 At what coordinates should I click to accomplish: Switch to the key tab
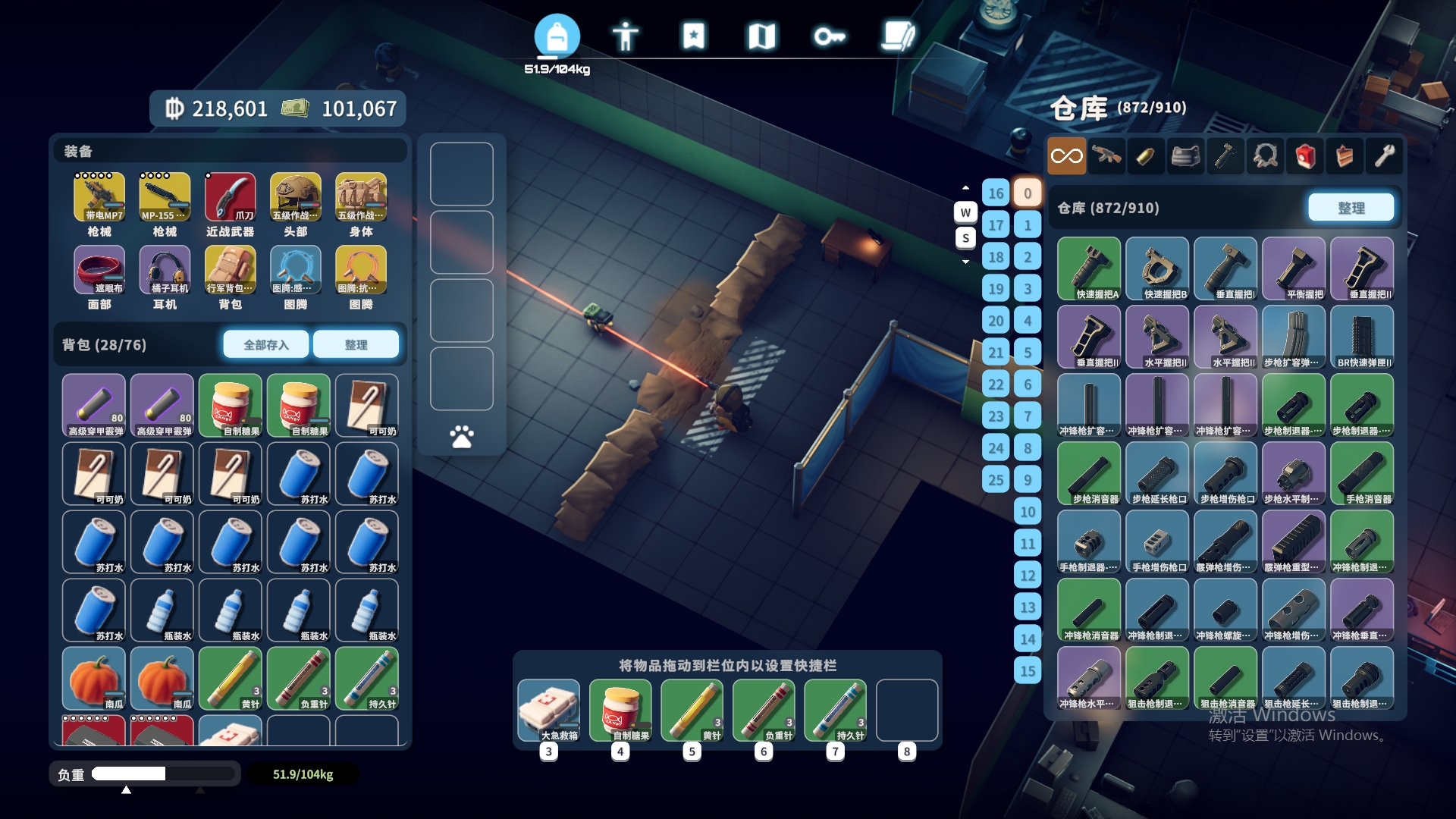click(829, 36)
